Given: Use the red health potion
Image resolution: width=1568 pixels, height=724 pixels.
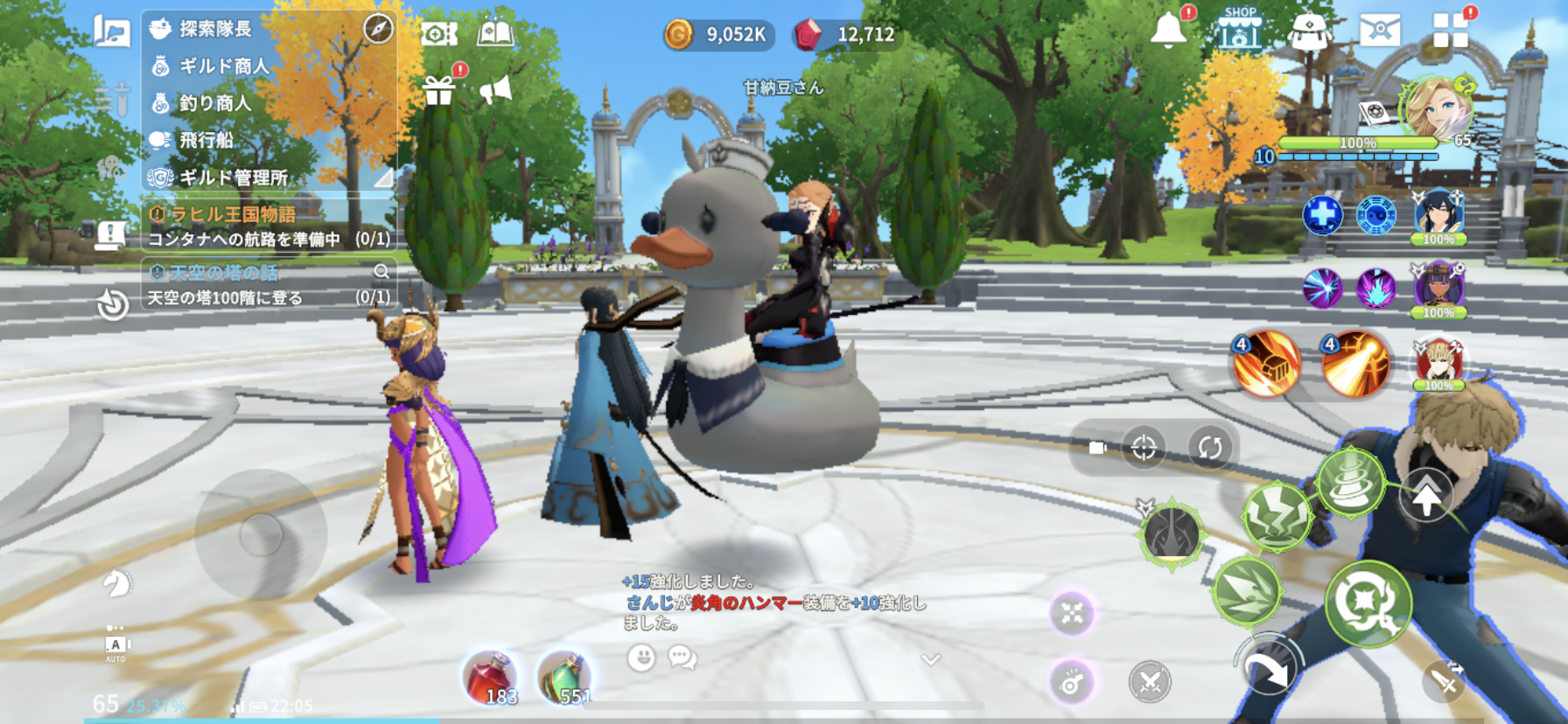Looking at the screenshot, I should (x=490, y=678).
